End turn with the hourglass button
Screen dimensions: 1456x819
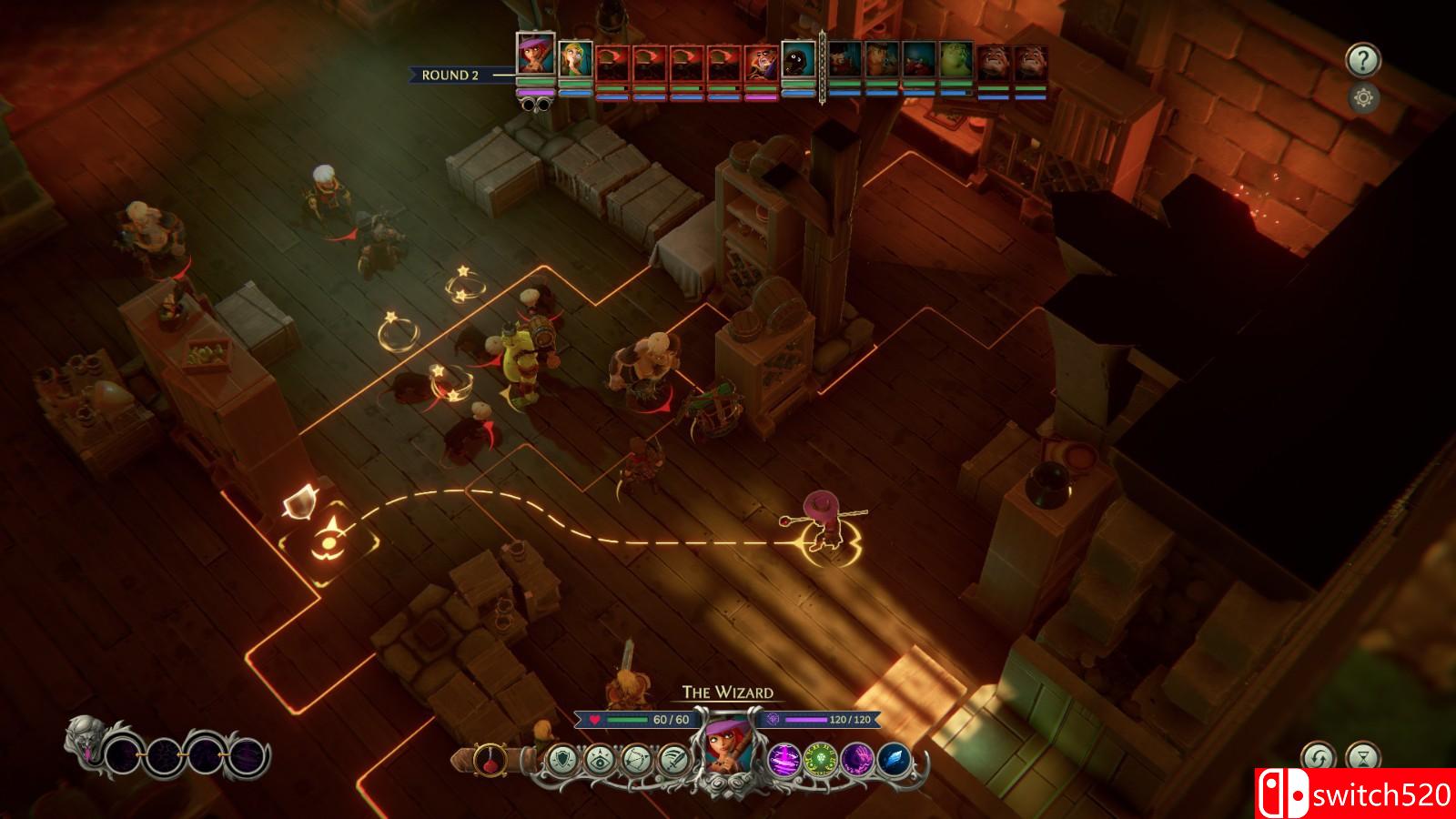1362,757
